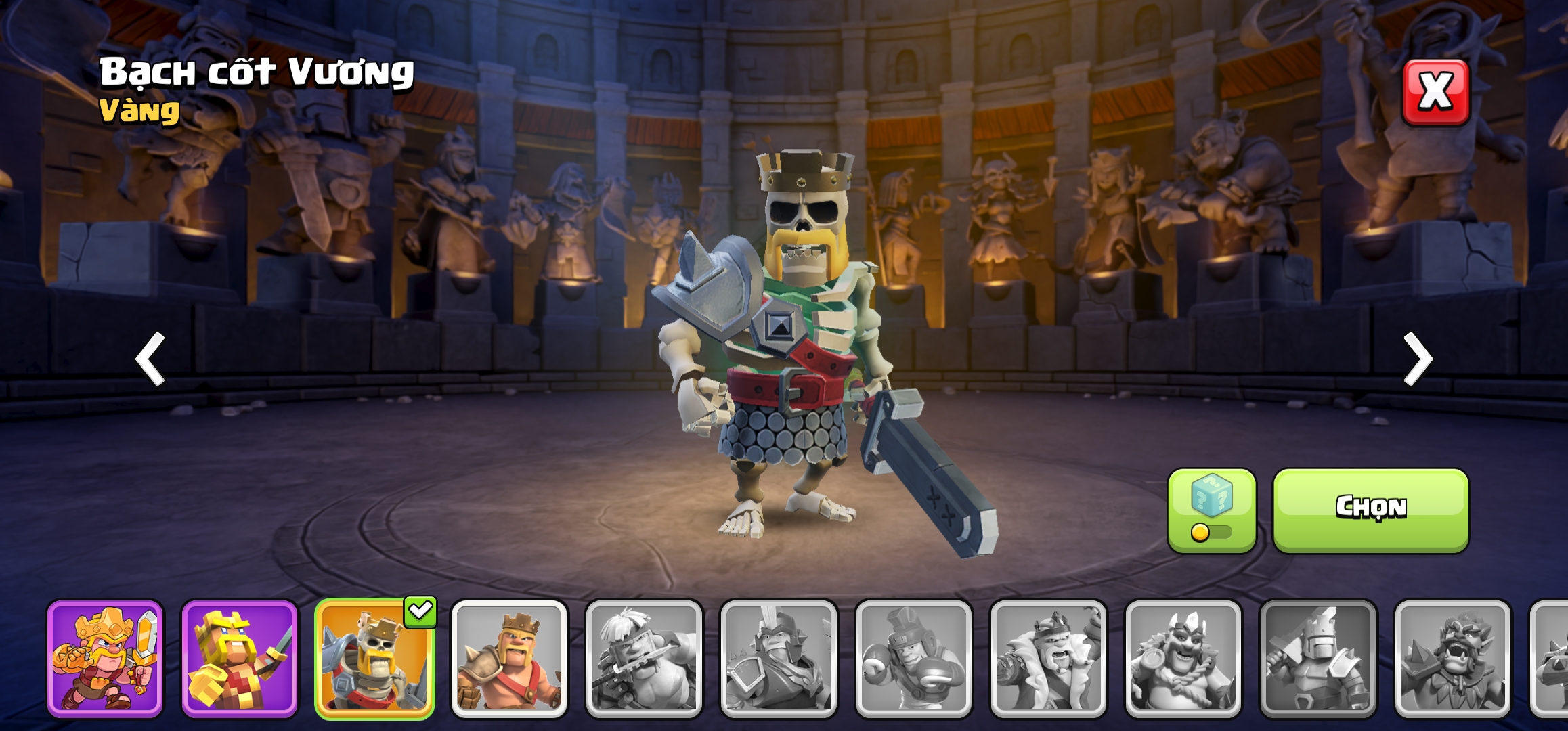Pick the default Barbarian King skin
This screenshot has height=731, width=1568.
click(509, 658)
